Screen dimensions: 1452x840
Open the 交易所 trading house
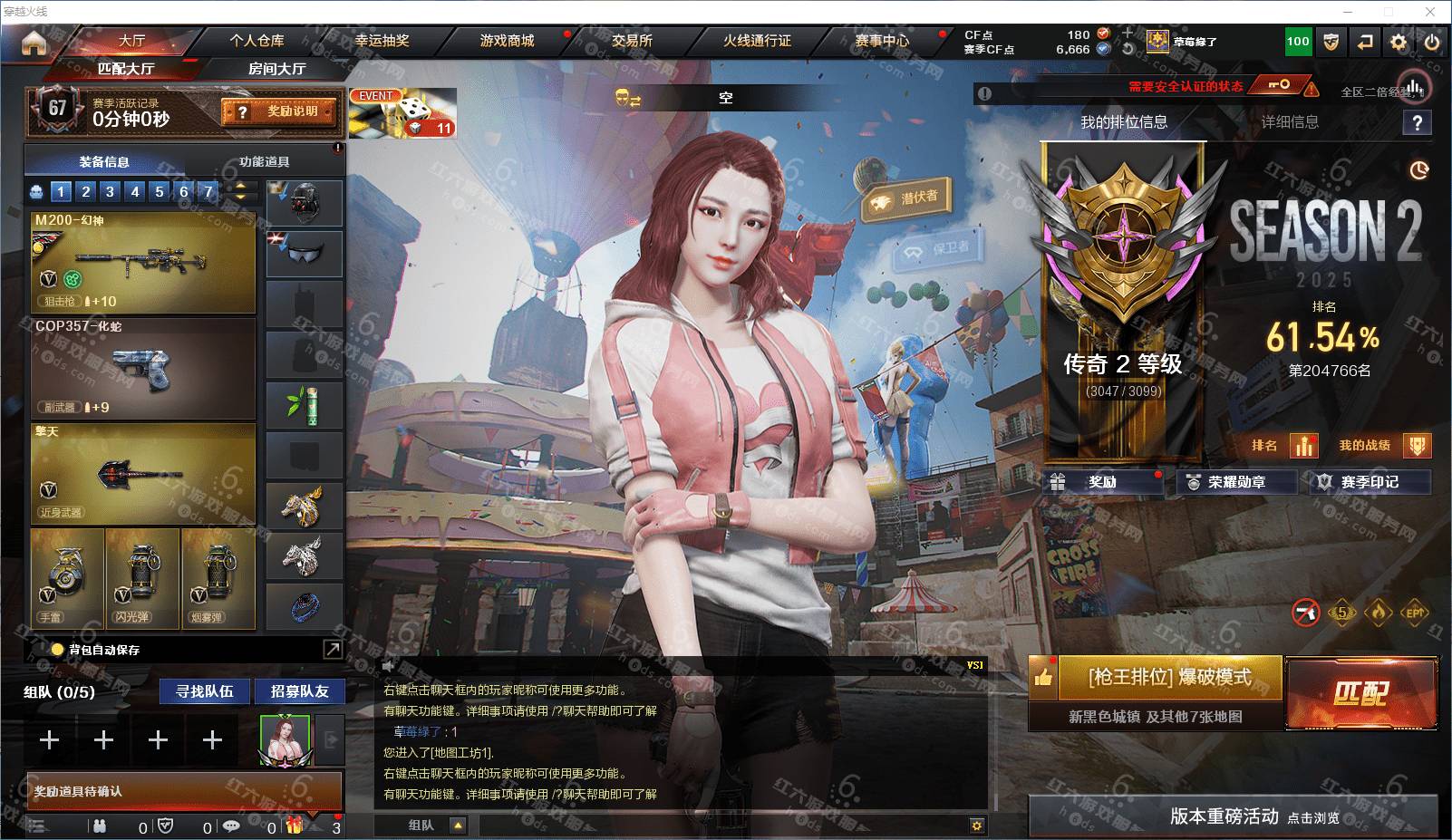click(632, 41)
